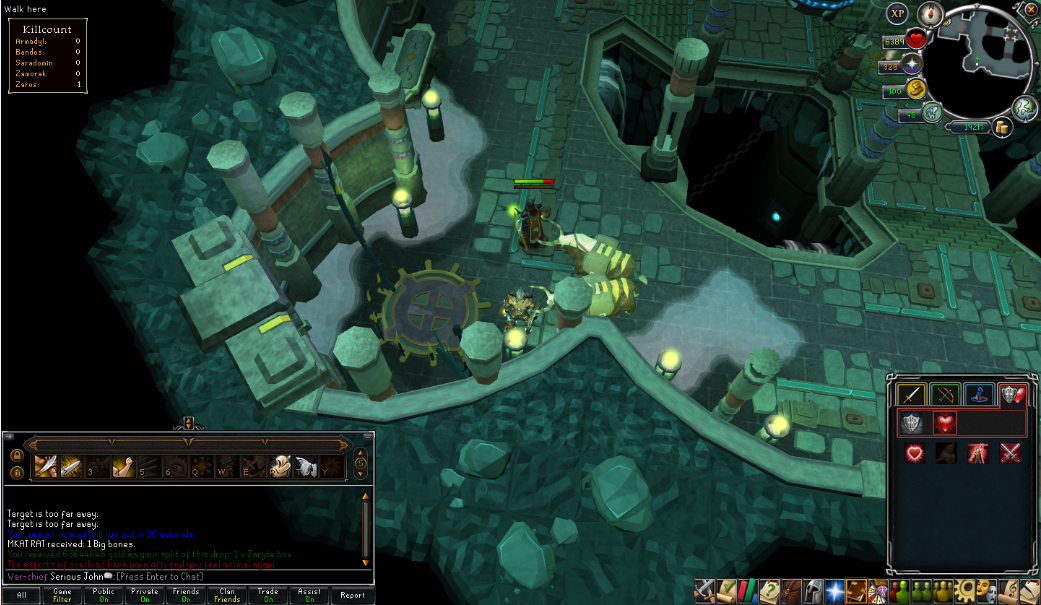Viewport: 1041px width, 605px height.
Task: Open the Report abuse button
Action: click(352, 595)
